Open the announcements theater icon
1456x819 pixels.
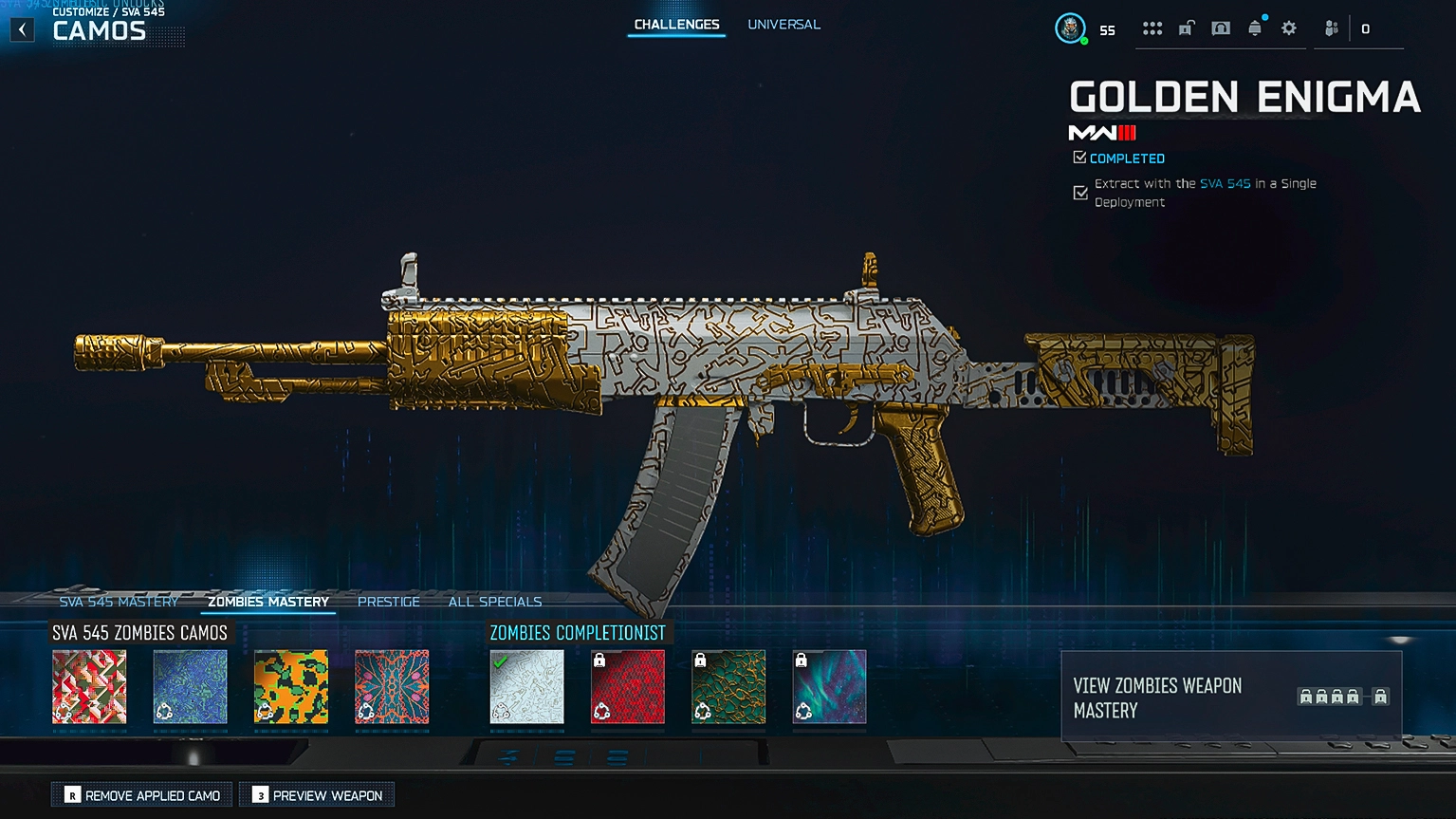click(1221, 28)
